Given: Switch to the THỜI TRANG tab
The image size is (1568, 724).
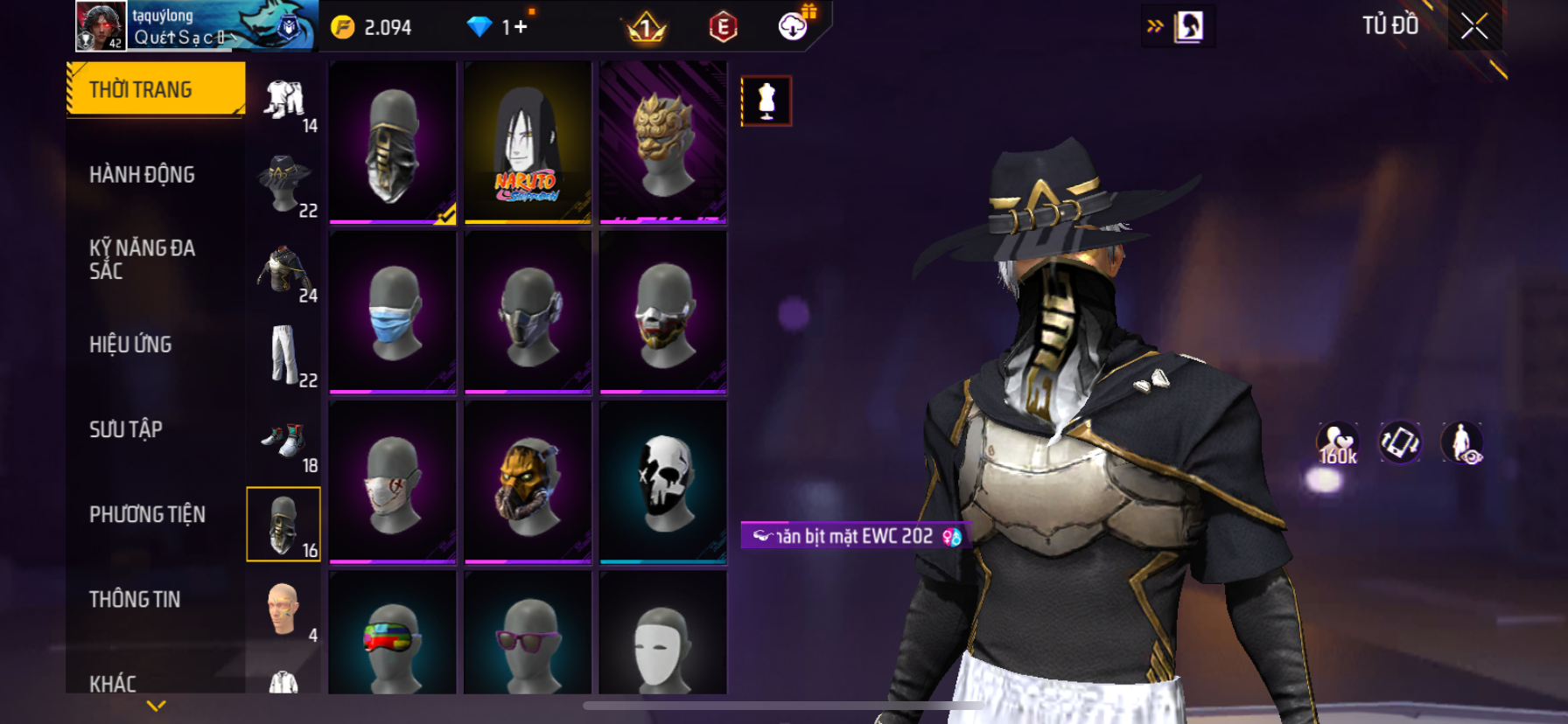Looking at the screenshot, I should coord(155,89).
